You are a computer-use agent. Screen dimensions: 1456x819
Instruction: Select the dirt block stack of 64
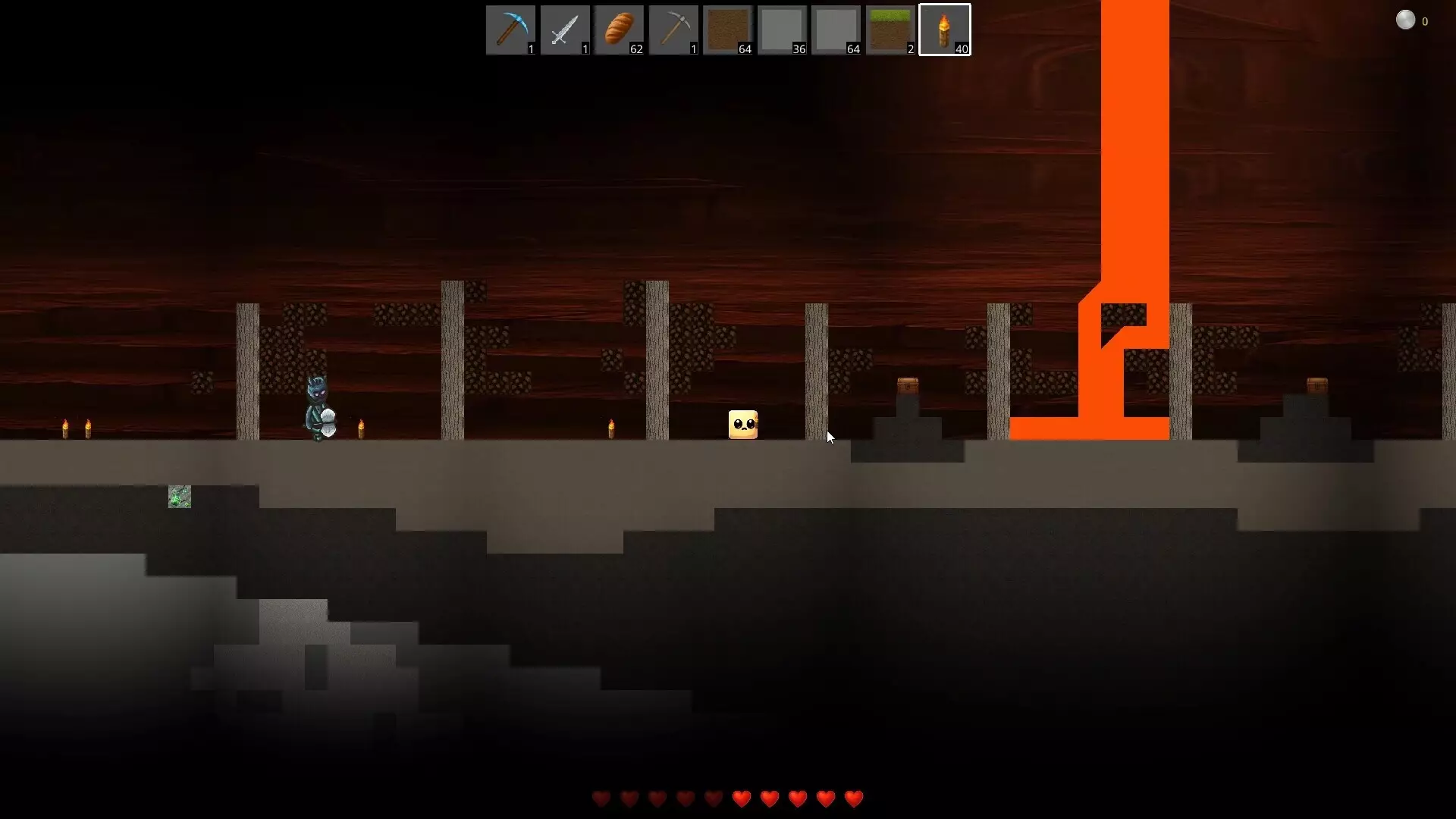click(728, 30)
